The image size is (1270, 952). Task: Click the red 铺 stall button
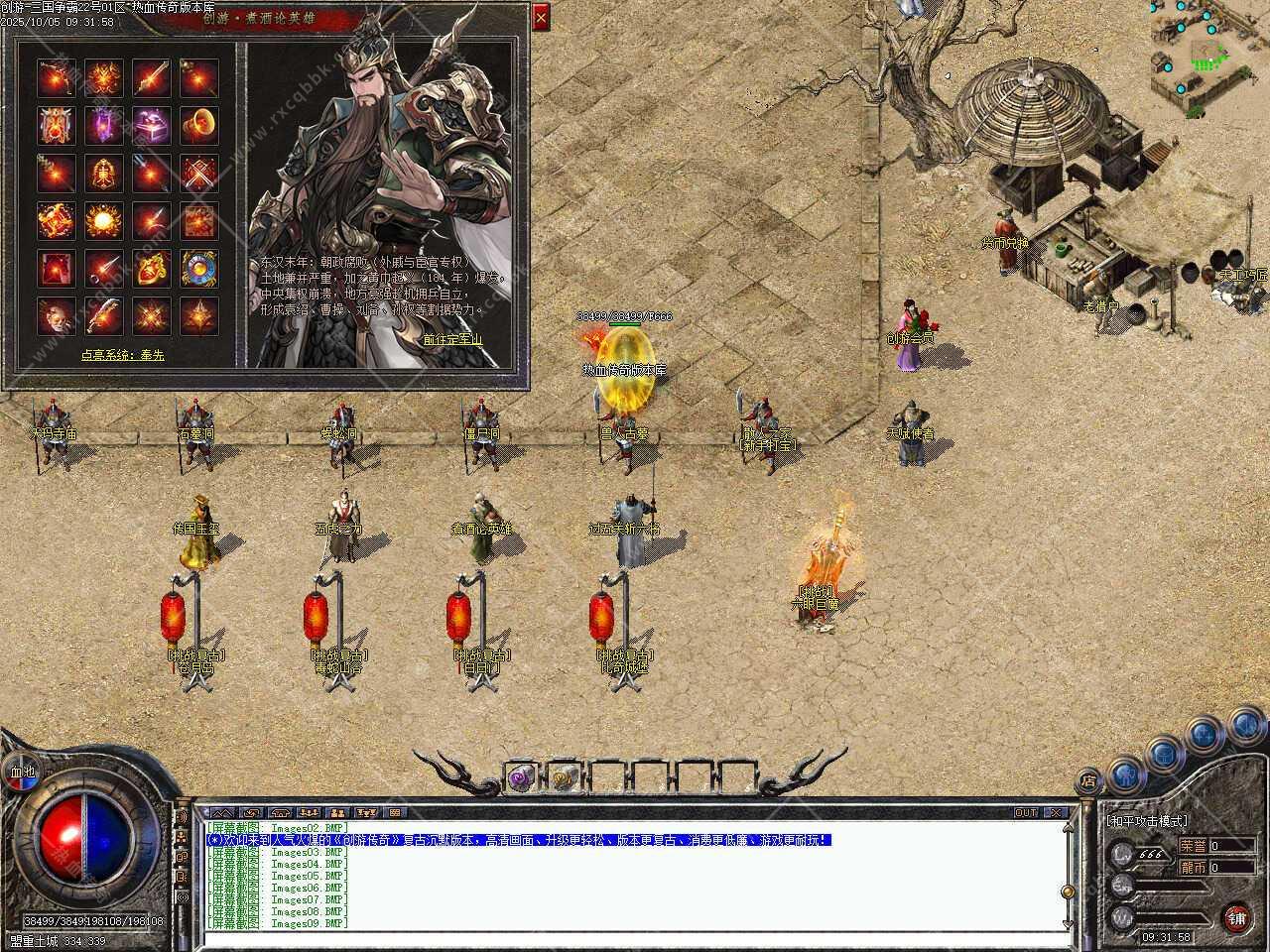pos(1235,916)
